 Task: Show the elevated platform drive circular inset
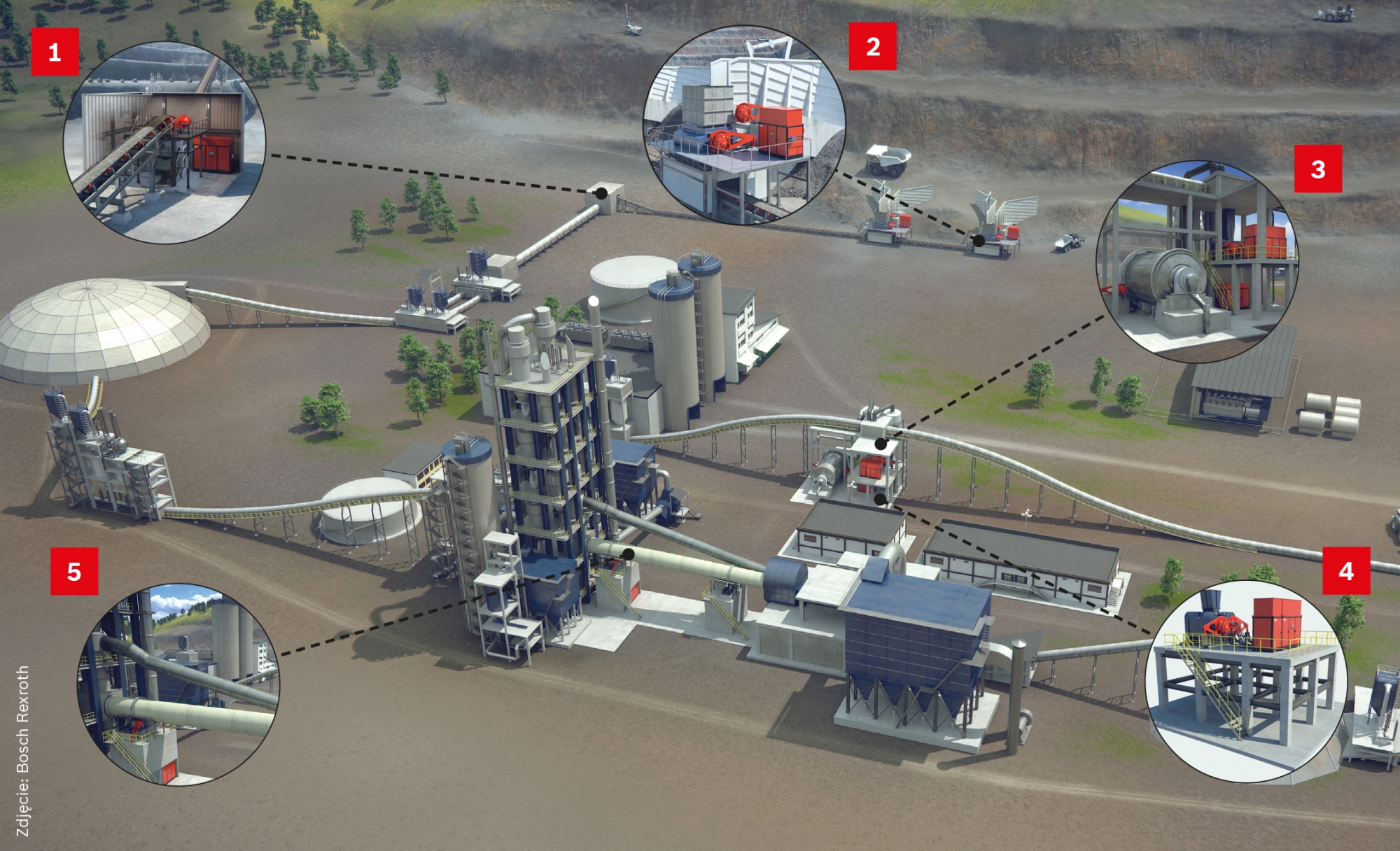(1246, 680)
